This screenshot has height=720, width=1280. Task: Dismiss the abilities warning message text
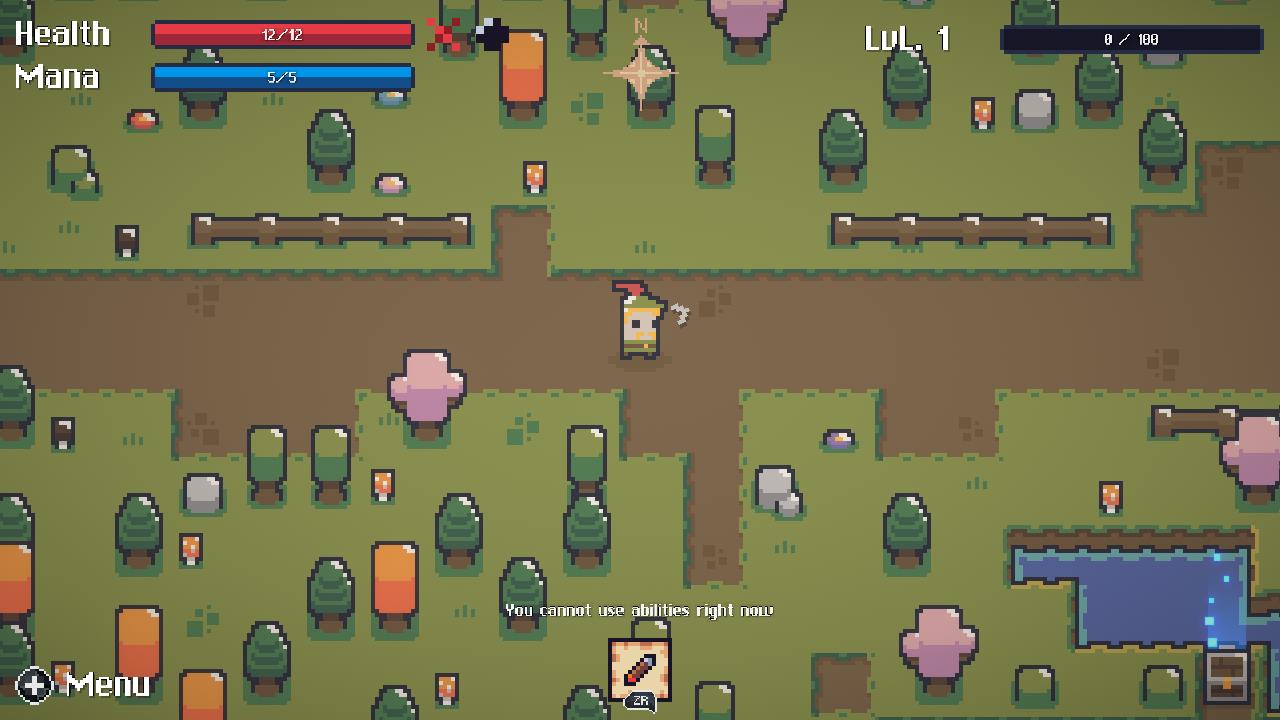pos(639,610)
